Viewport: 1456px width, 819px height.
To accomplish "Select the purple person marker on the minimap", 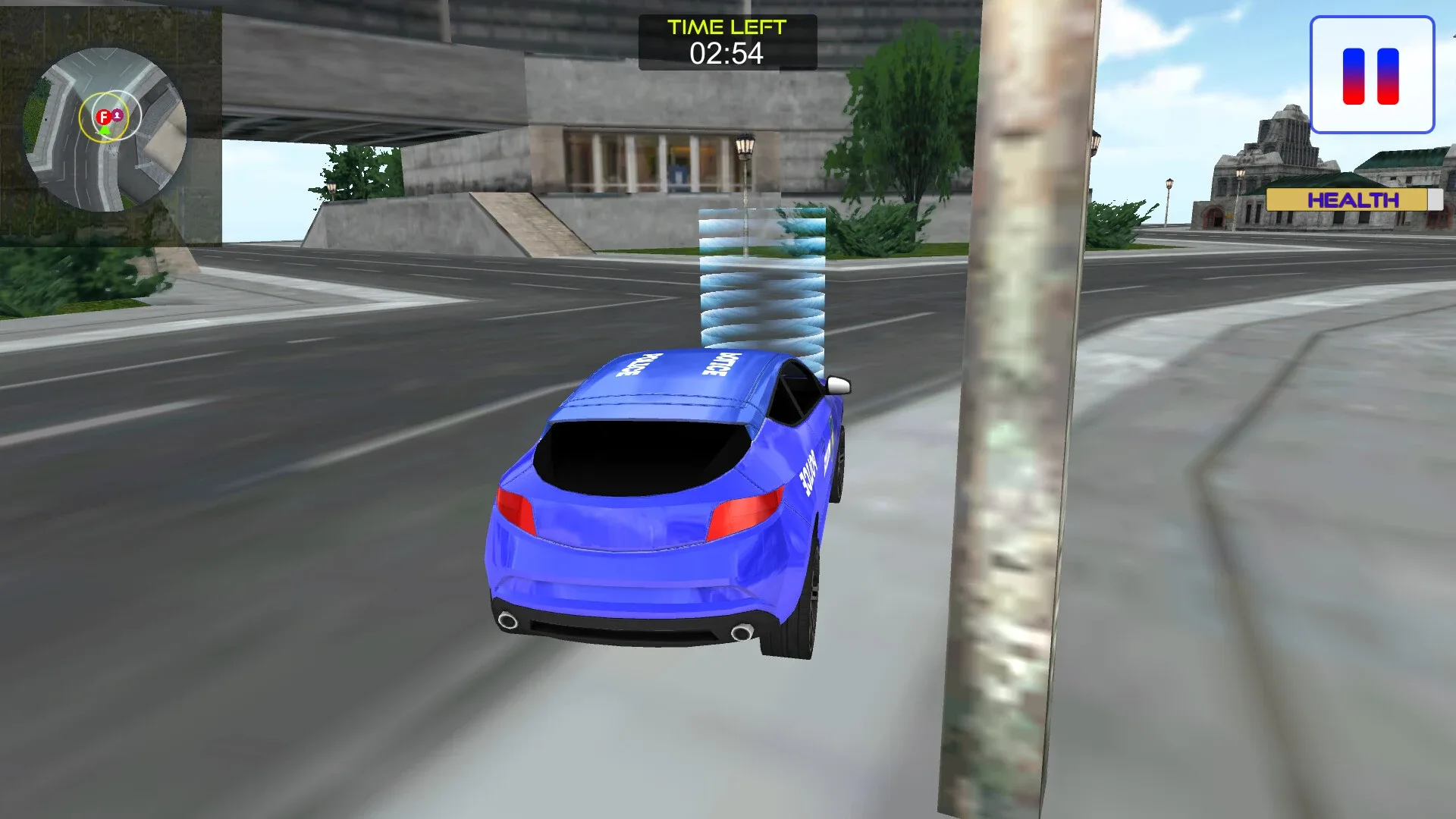I will pos(117,115).
